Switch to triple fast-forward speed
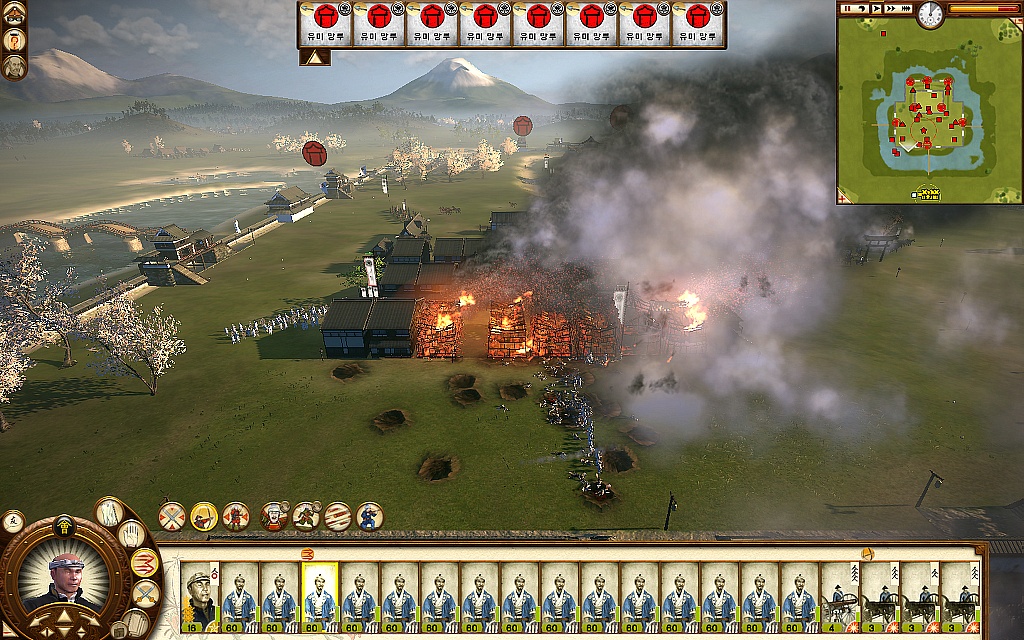Viewport: 1024px width, 640px height. 905,8
